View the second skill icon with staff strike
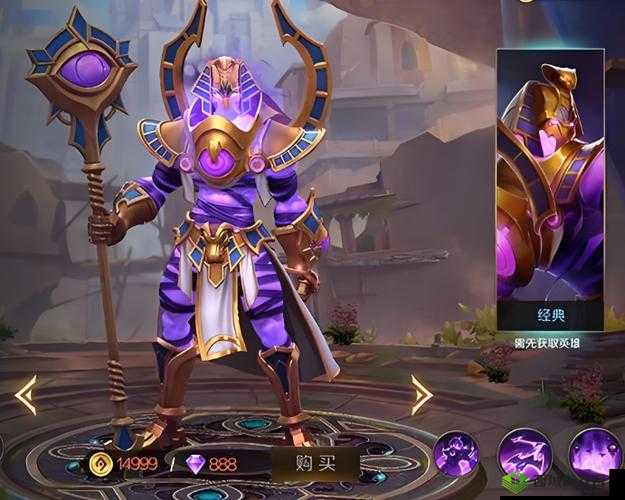The image size is (625, 500). 525,453
